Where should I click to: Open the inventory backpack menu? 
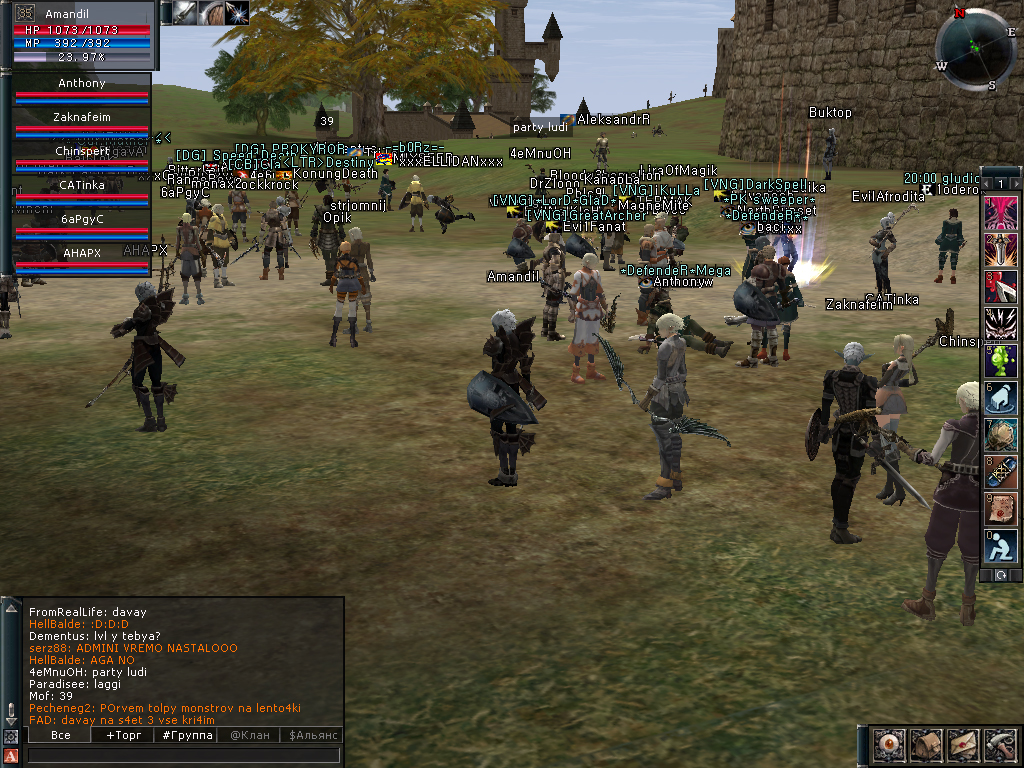[925, 745]
